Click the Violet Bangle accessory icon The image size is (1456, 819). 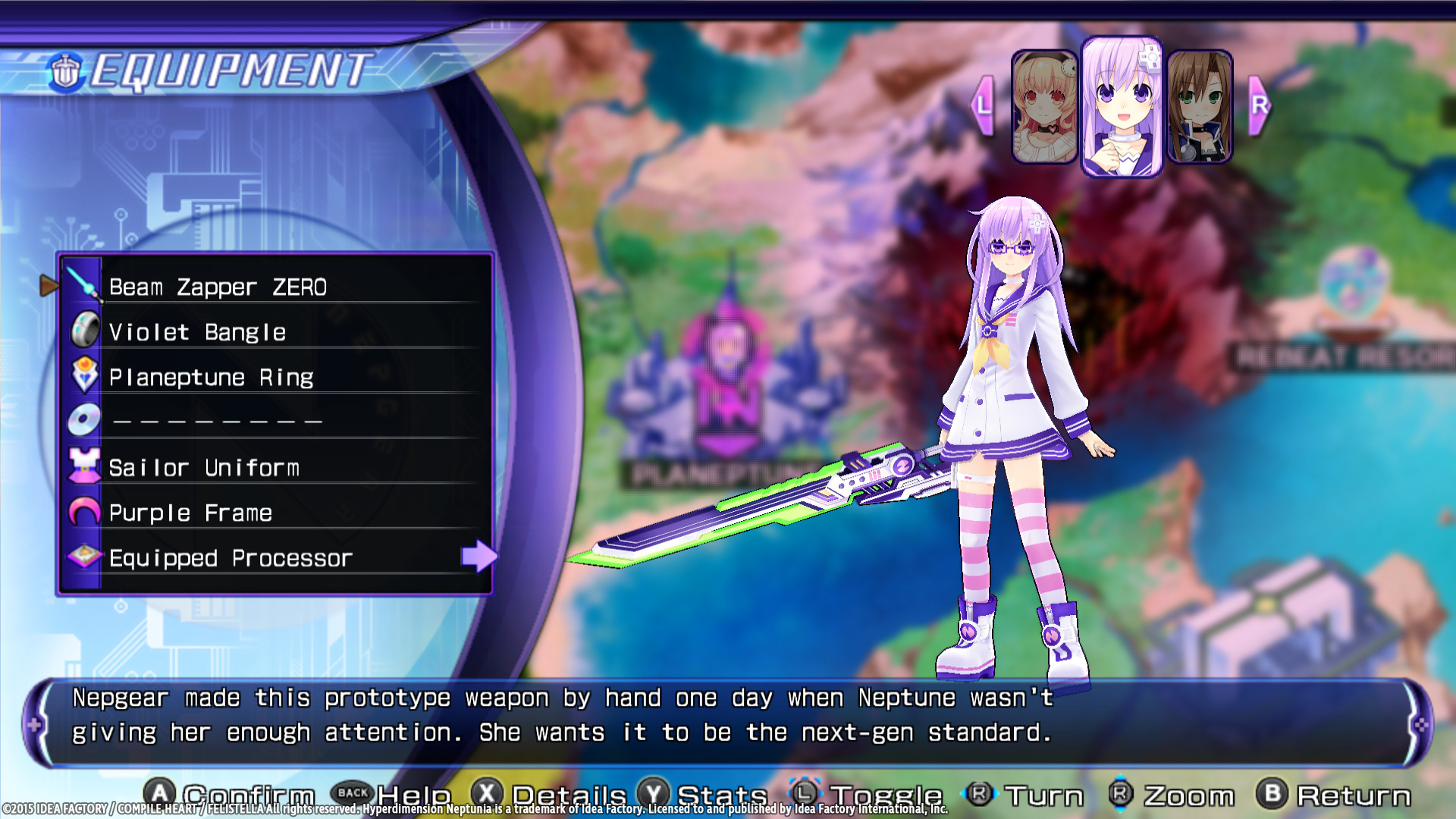85,330
